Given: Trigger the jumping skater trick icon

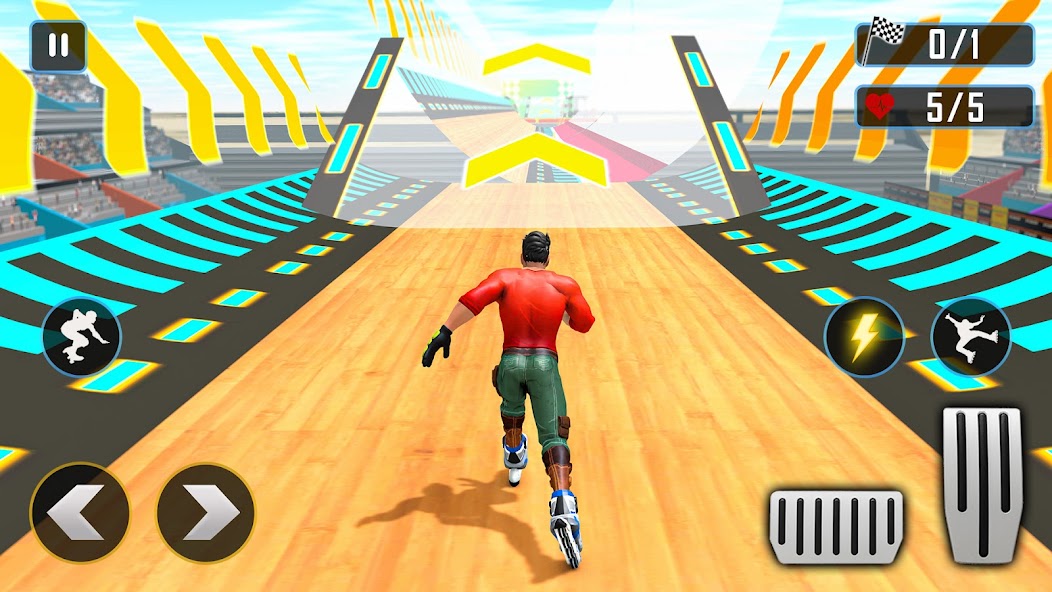Looking at the screenshot, I should 970,337.
